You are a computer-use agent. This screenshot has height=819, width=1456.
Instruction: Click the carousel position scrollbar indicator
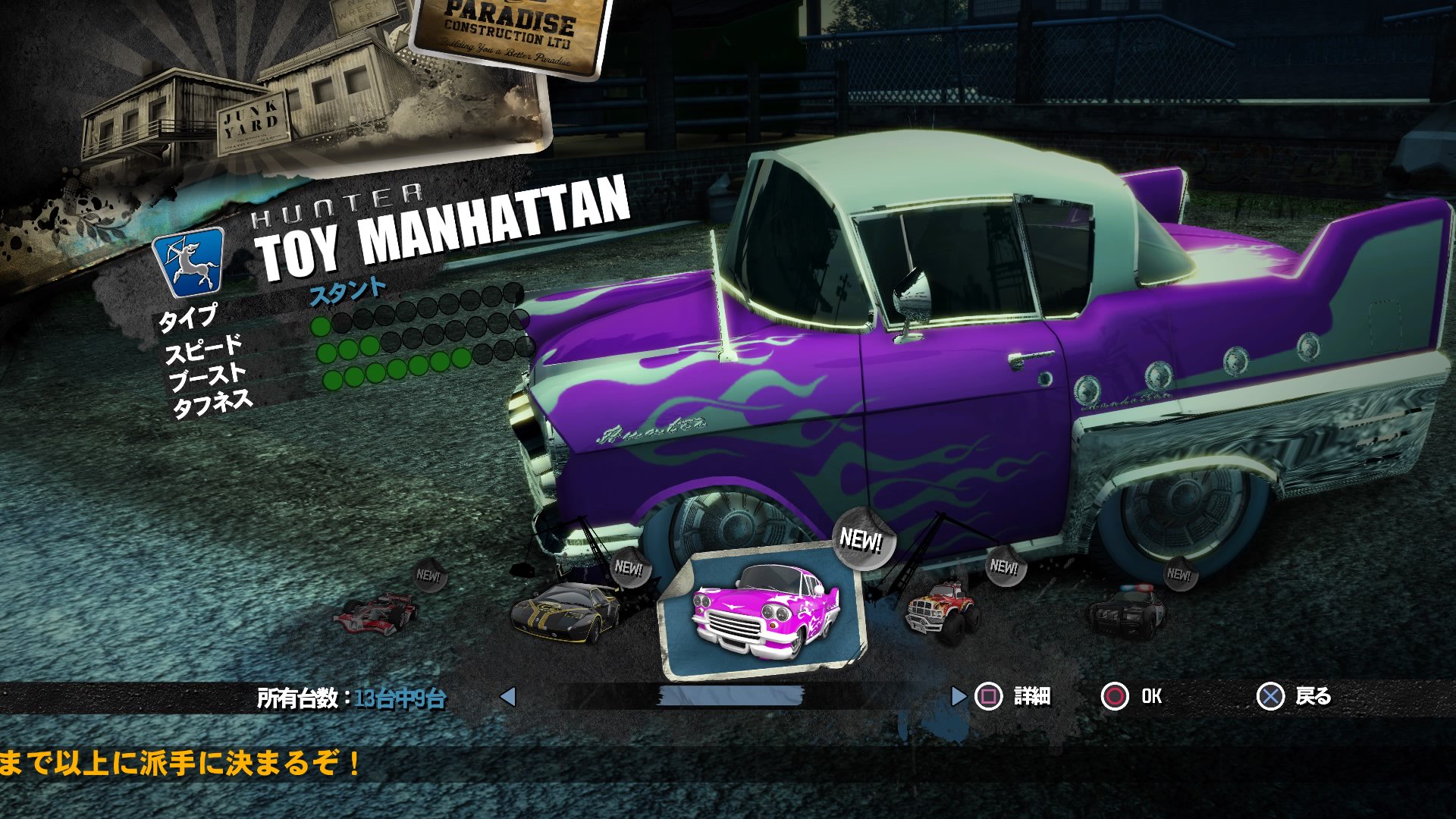click(732, 694)
